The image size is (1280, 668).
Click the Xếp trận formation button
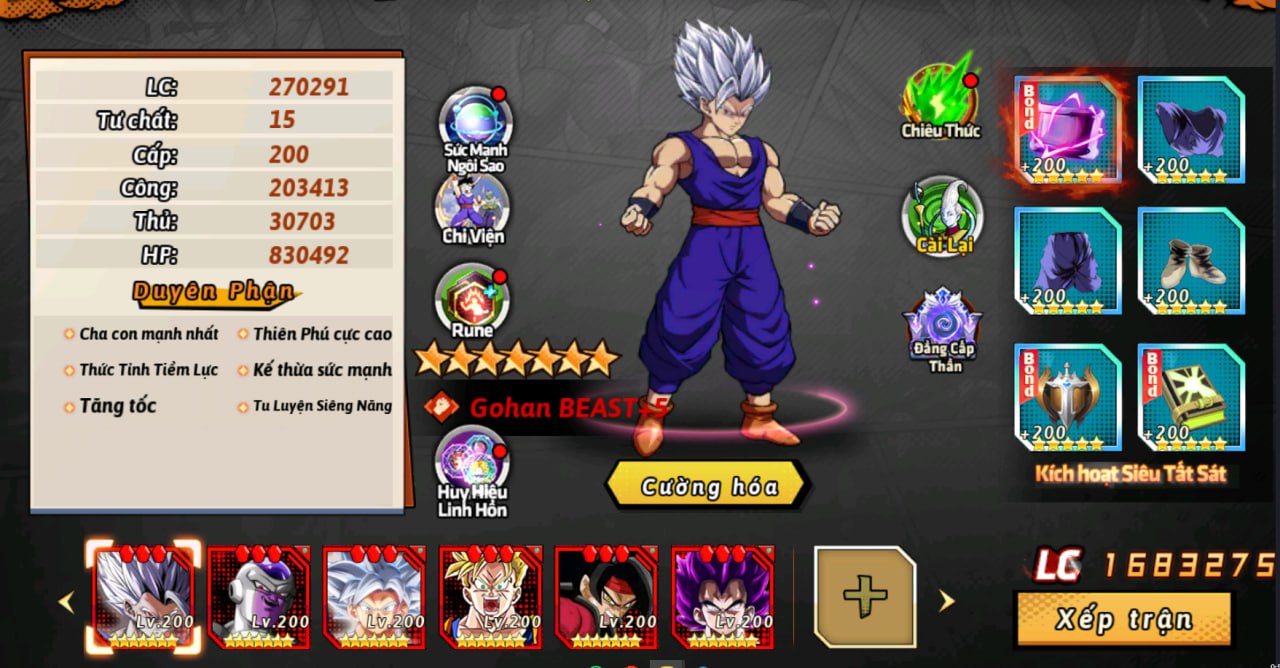point(1124,619)
